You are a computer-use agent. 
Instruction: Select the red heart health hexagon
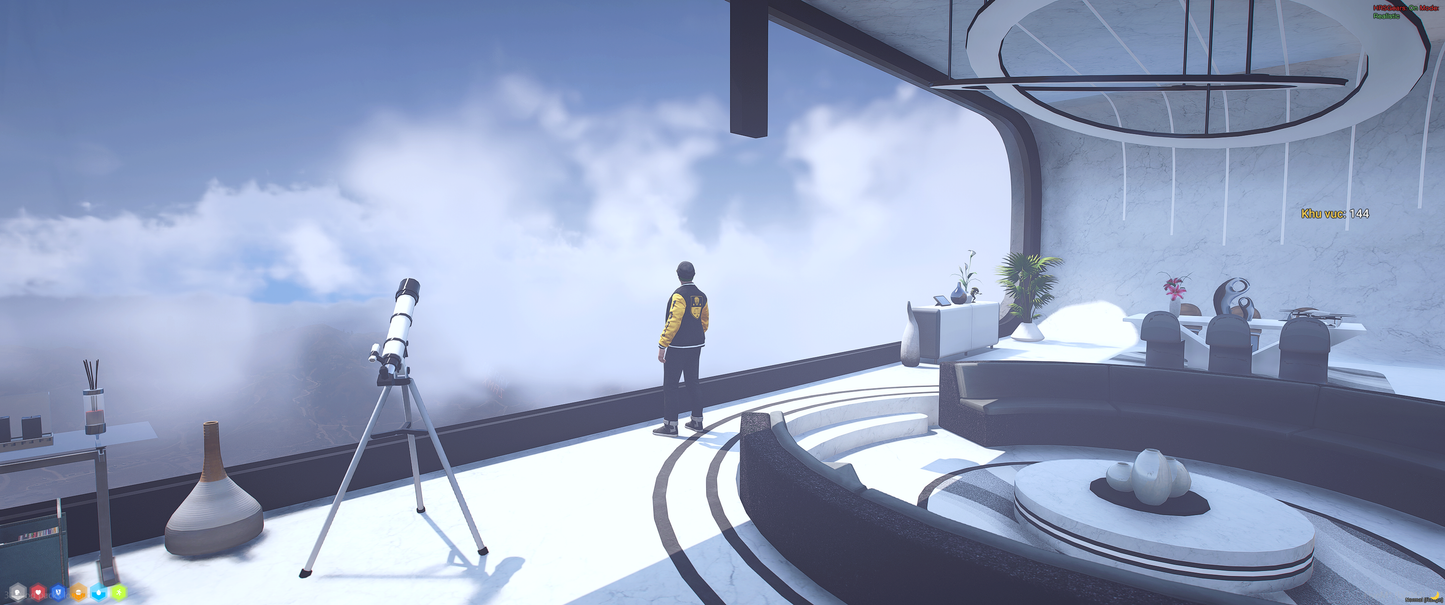click(38, 592)
